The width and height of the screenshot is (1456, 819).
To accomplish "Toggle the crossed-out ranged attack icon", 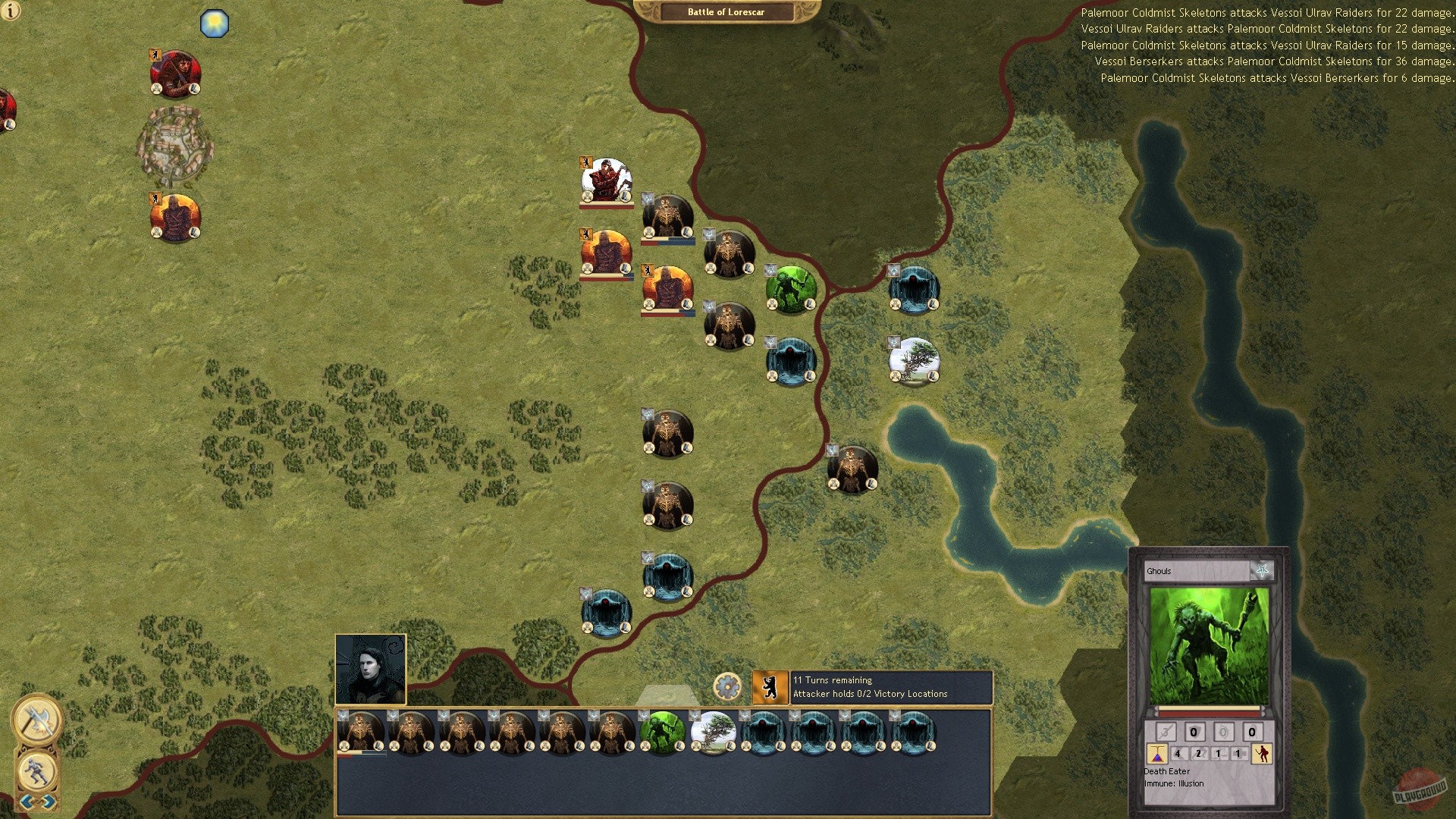I will [1166, 731].
